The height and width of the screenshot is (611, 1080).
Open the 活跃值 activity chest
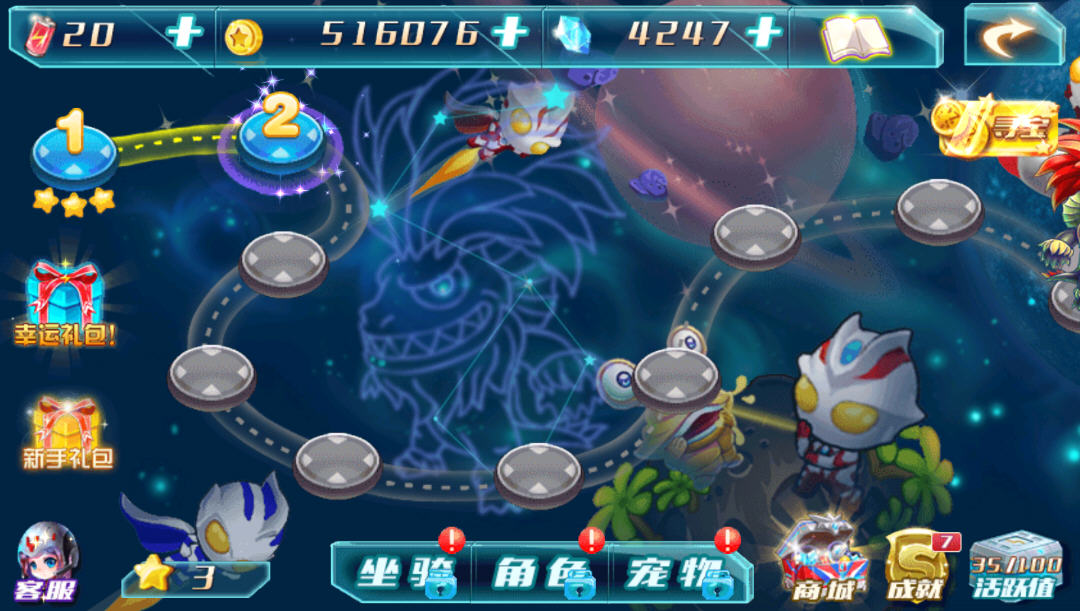(1015, 565)
